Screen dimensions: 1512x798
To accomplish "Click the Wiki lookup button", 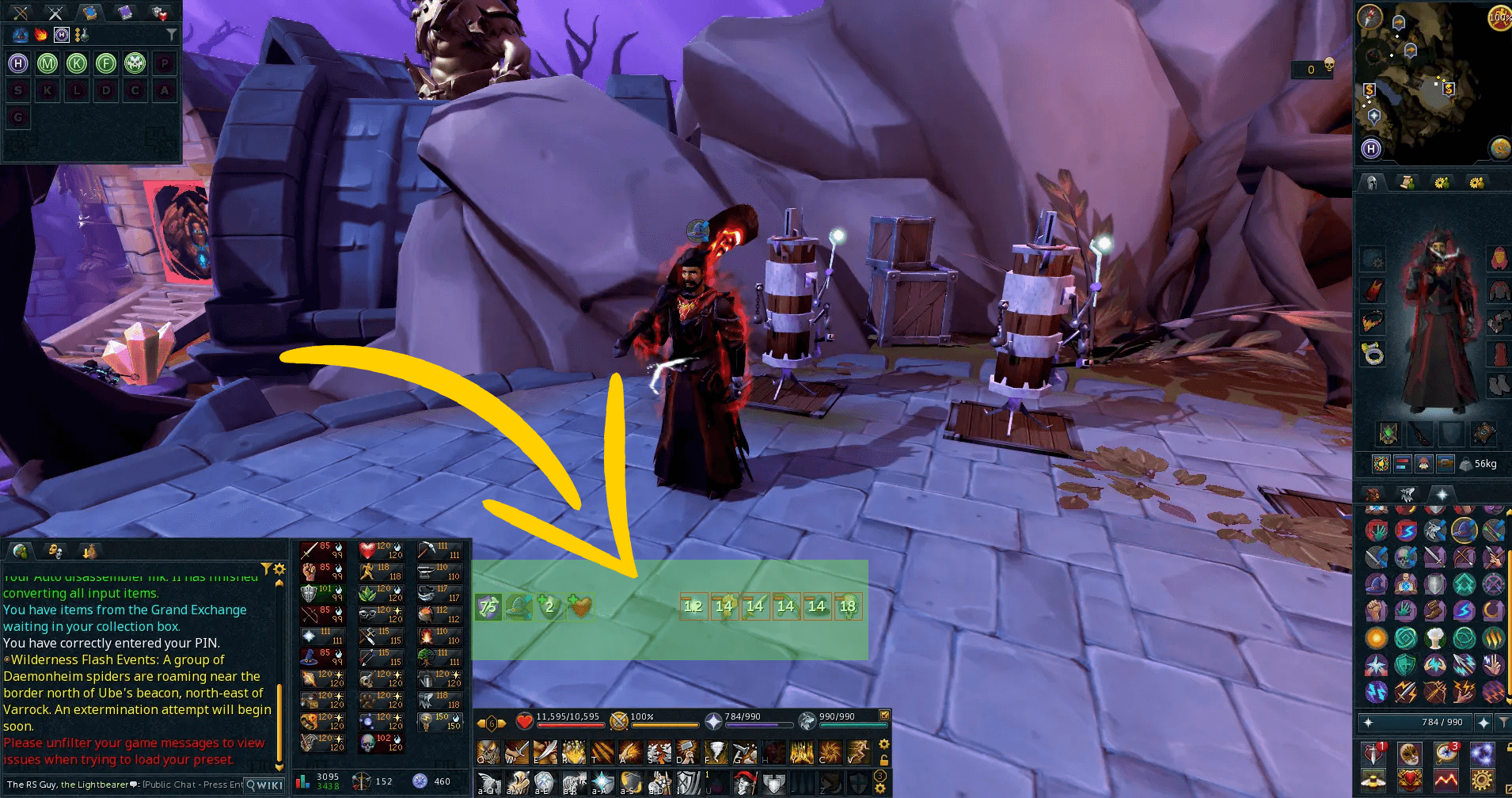I will (264, 785).
